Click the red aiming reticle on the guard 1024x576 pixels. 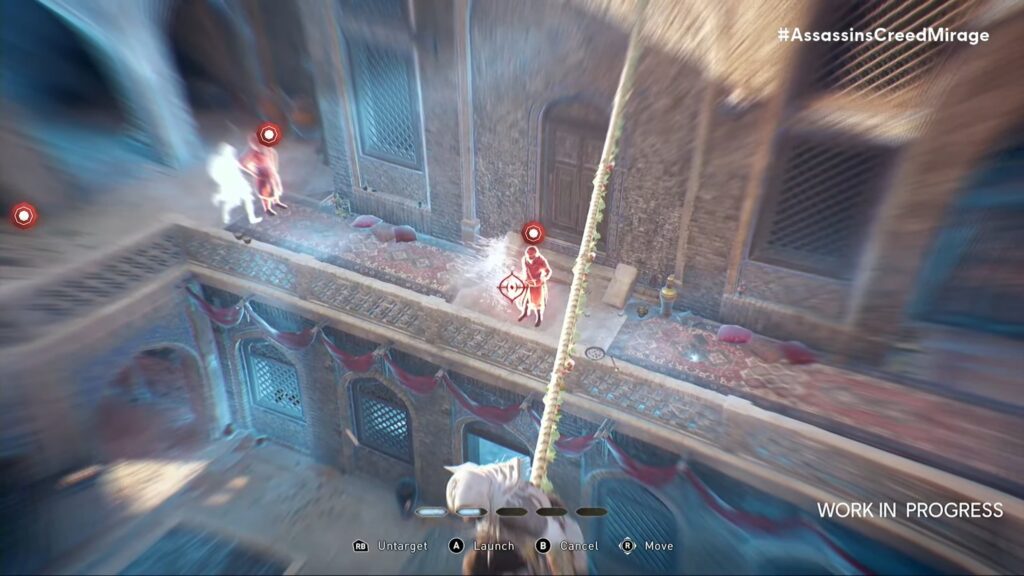click(x=512, y=287)
